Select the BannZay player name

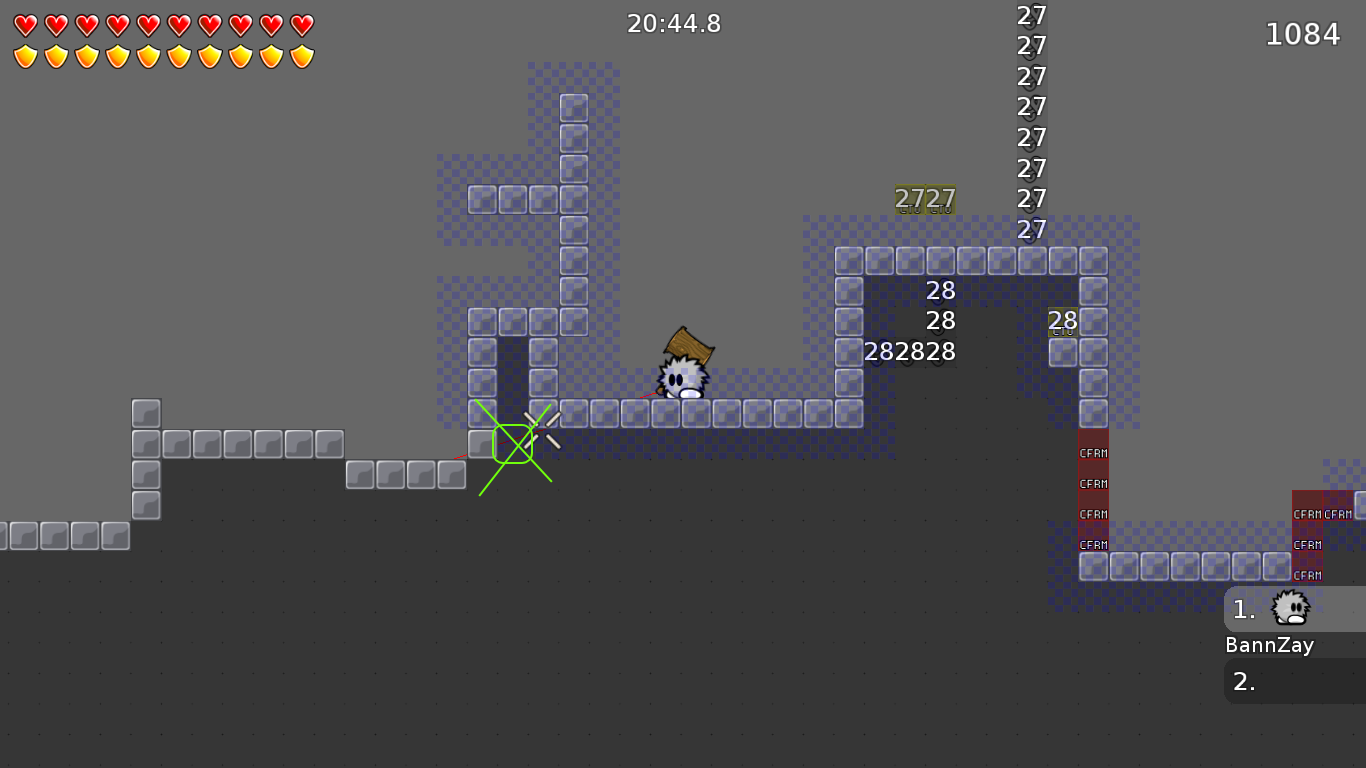(x=1270, y=645)
